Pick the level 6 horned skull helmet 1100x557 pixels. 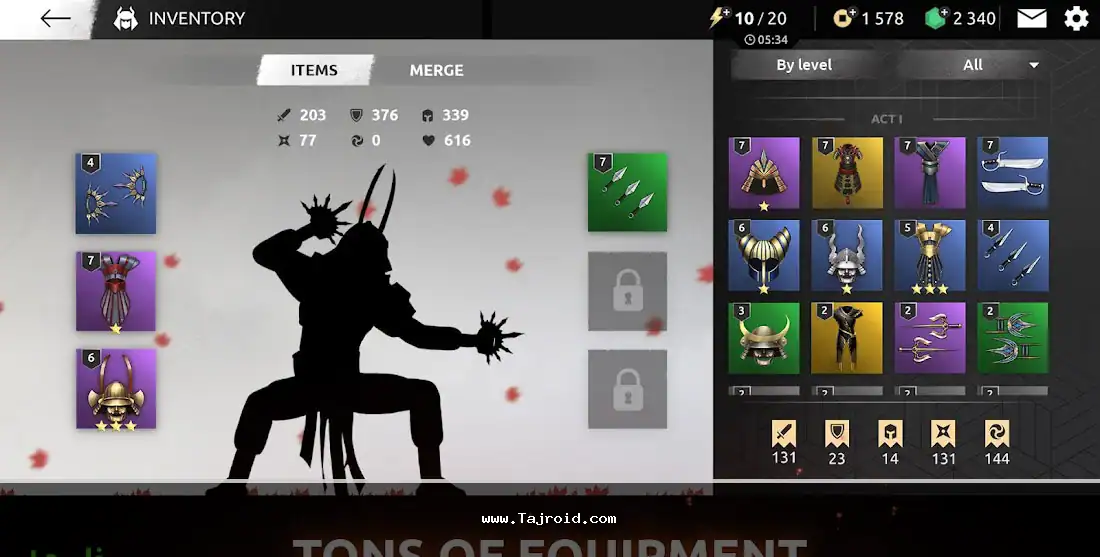click(847, 255)
